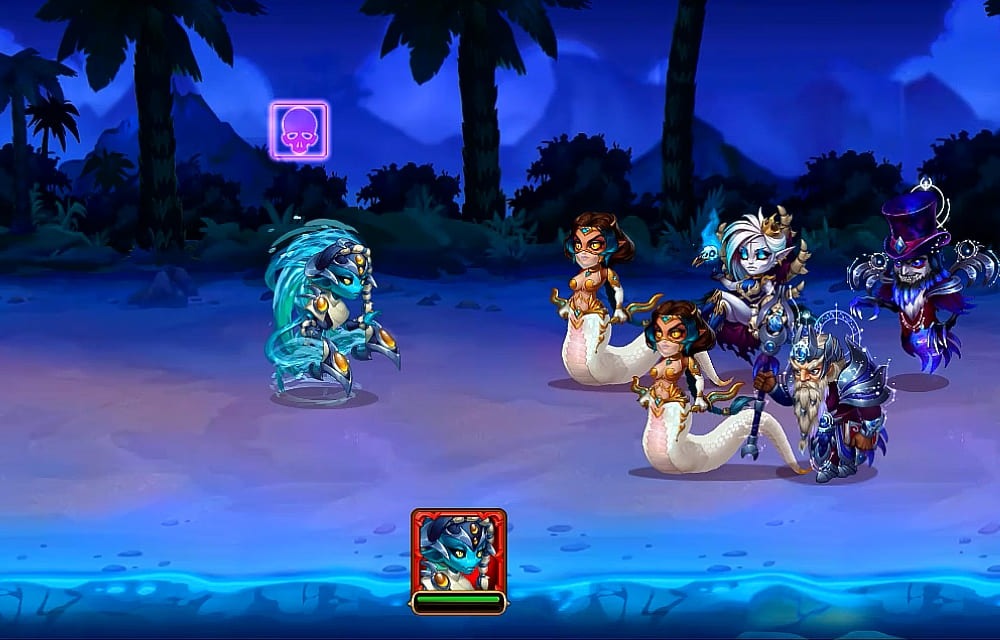The height and width of the screenshot is (640, 1000).
Task: Click the purple skull status icon
Action: [299, 131]
